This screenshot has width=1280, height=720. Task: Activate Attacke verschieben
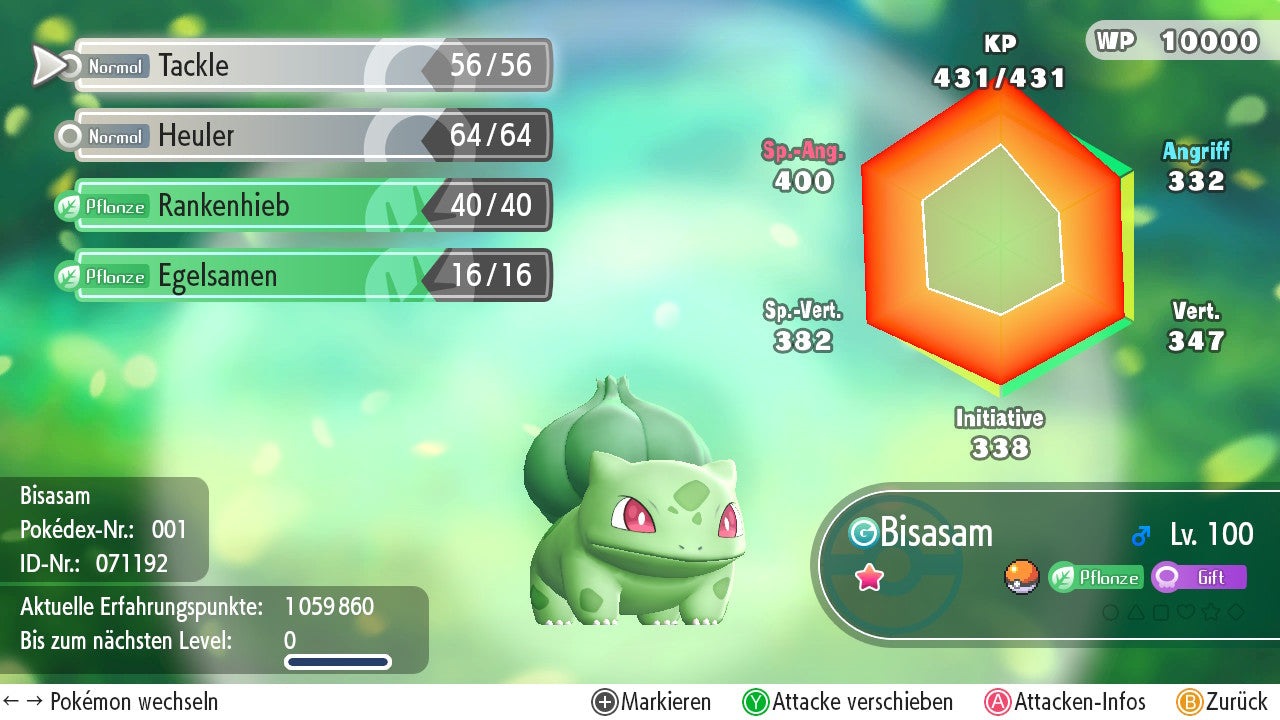tap(848, 702)
